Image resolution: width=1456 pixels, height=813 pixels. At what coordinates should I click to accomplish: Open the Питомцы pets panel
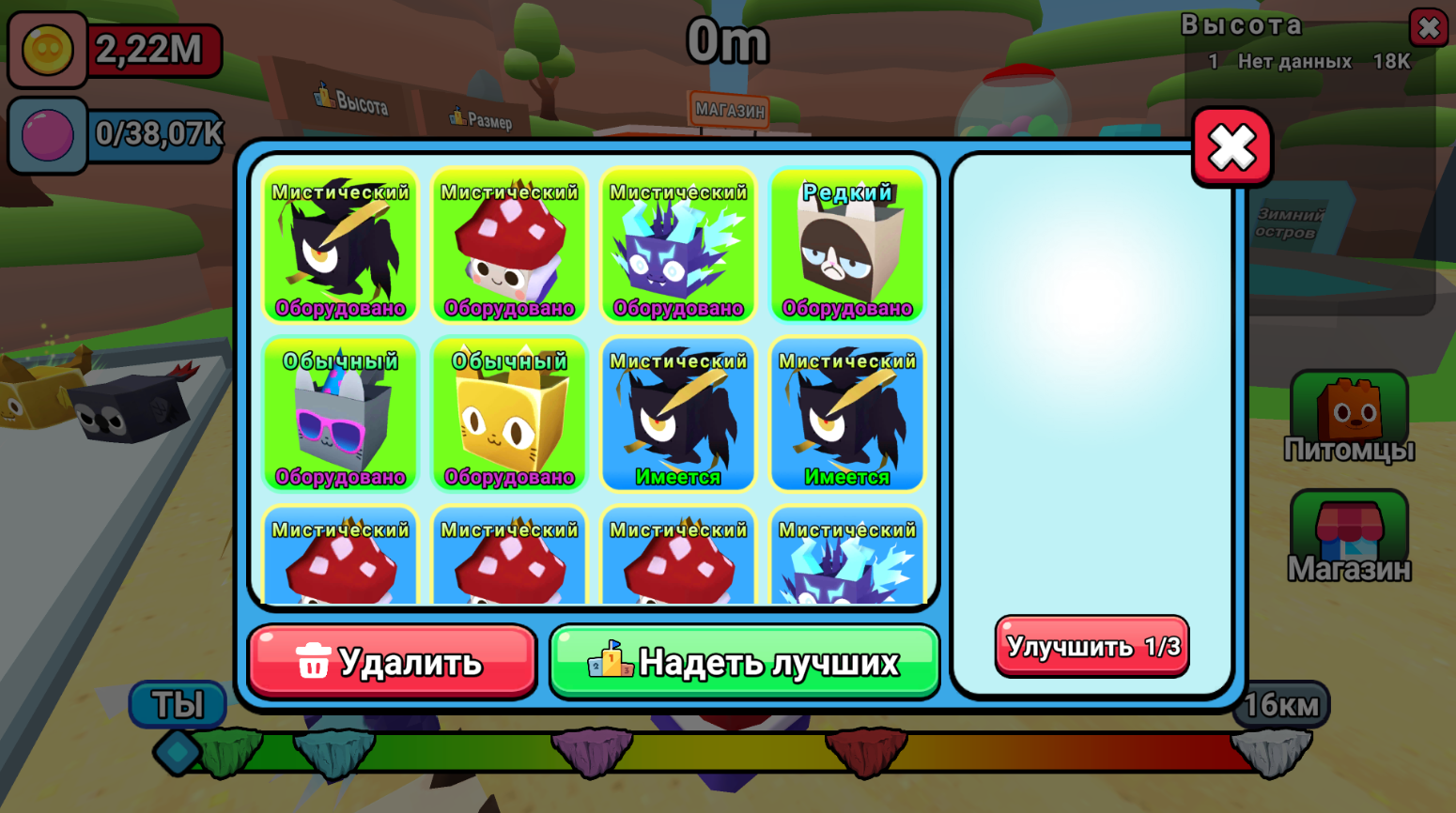pos(1349,413)
